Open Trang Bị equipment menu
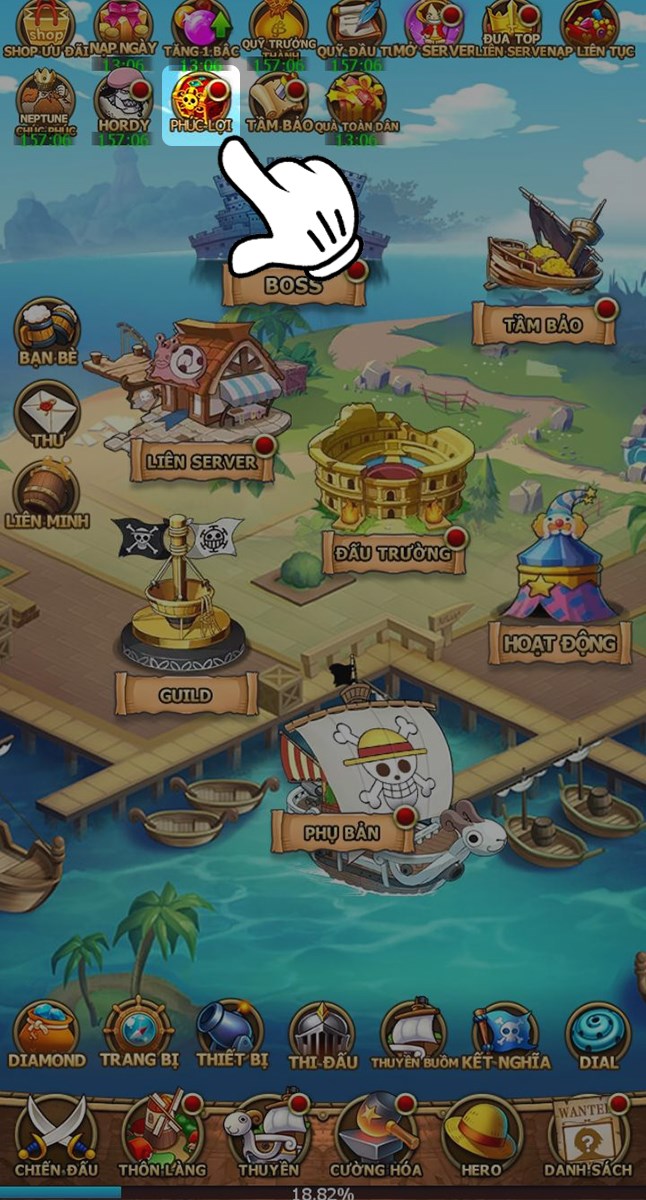This screenshot has width=646, height=1200. coord(139,1033)
